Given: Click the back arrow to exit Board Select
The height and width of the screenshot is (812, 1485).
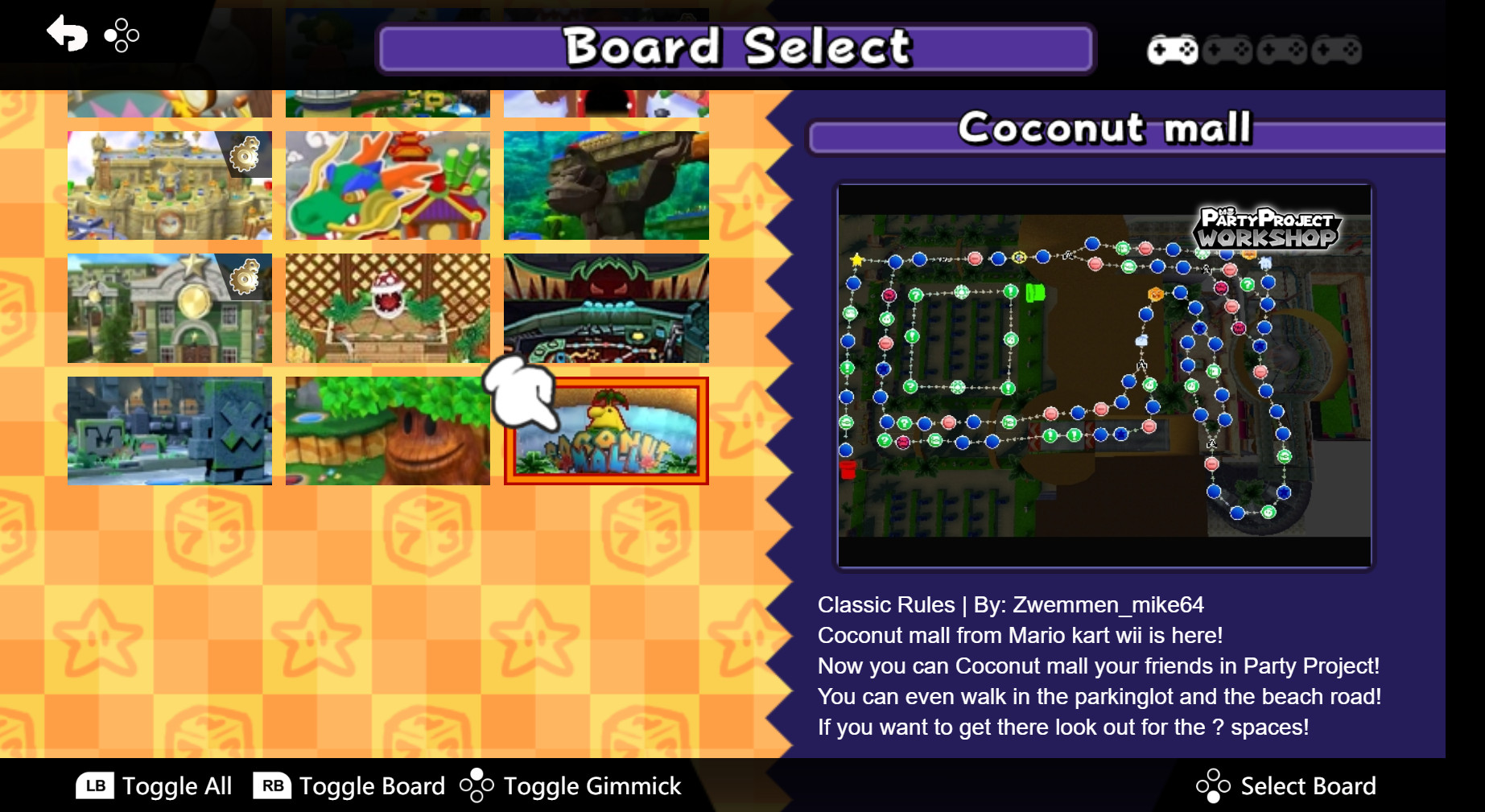Looking at the screenshot, I should click(68, 34).
